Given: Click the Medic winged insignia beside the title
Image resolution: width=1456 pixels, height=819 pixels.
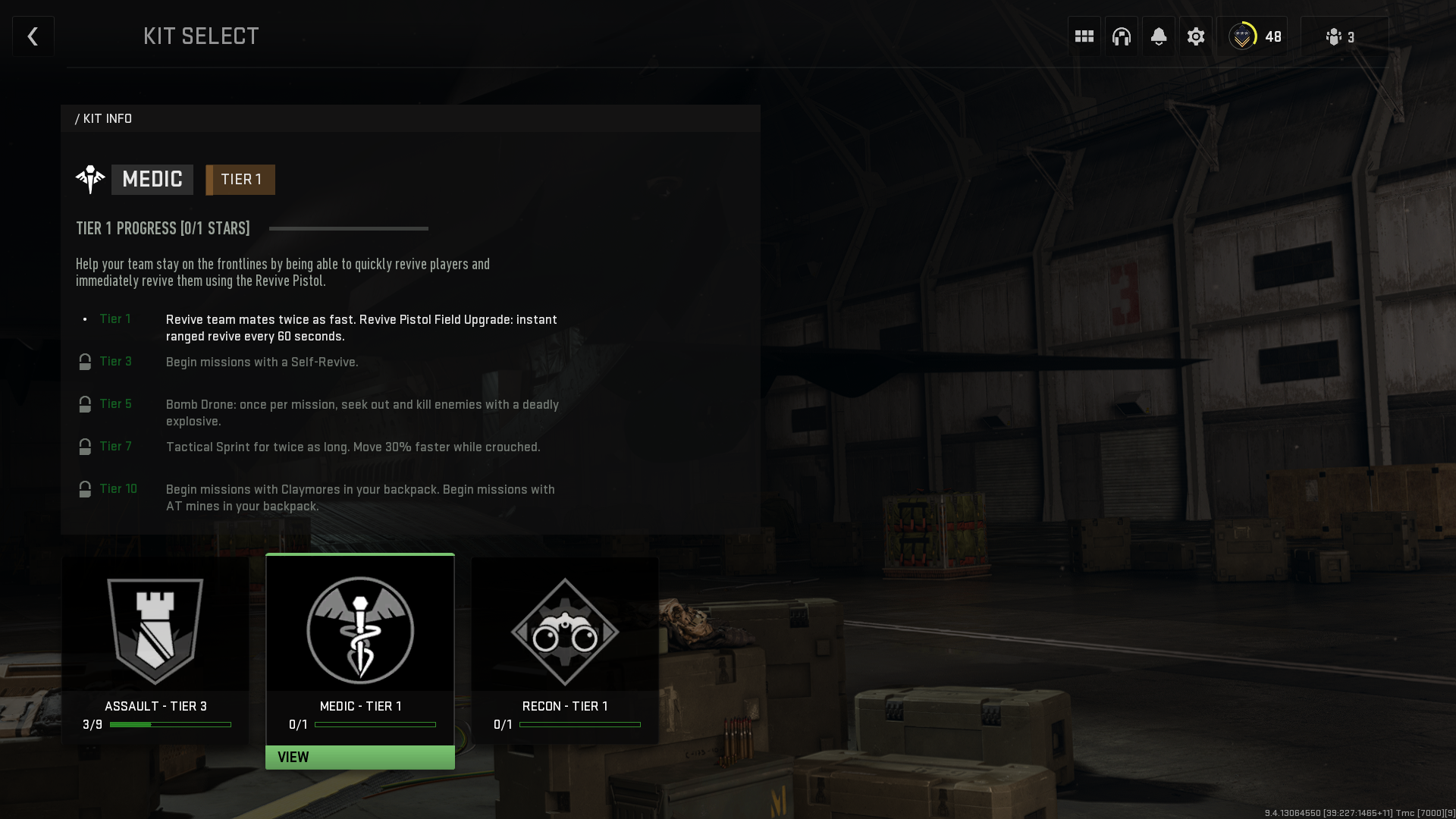Looking at the screenshot, I should point(90,179).
